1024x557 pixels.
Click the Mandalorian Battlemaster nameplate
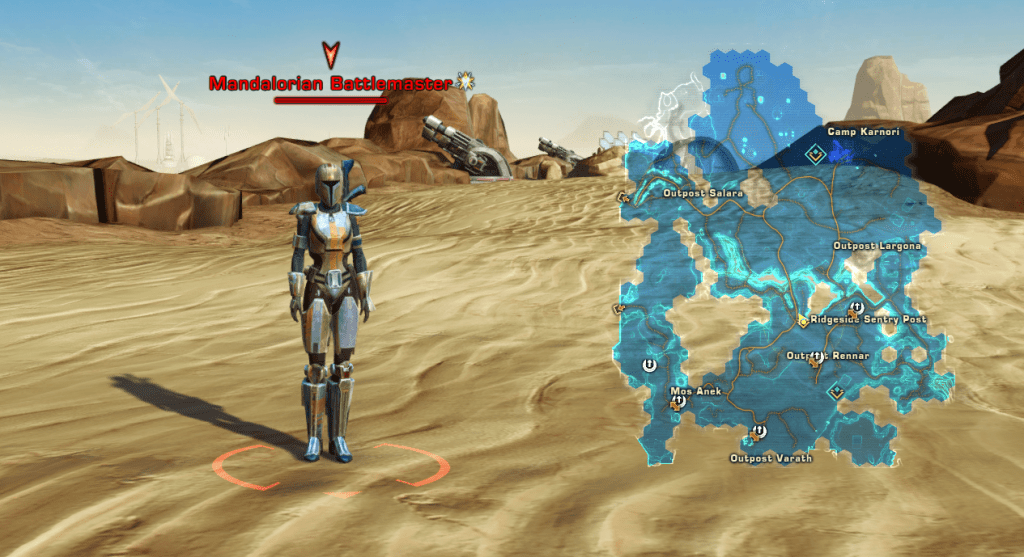(331, 84)
